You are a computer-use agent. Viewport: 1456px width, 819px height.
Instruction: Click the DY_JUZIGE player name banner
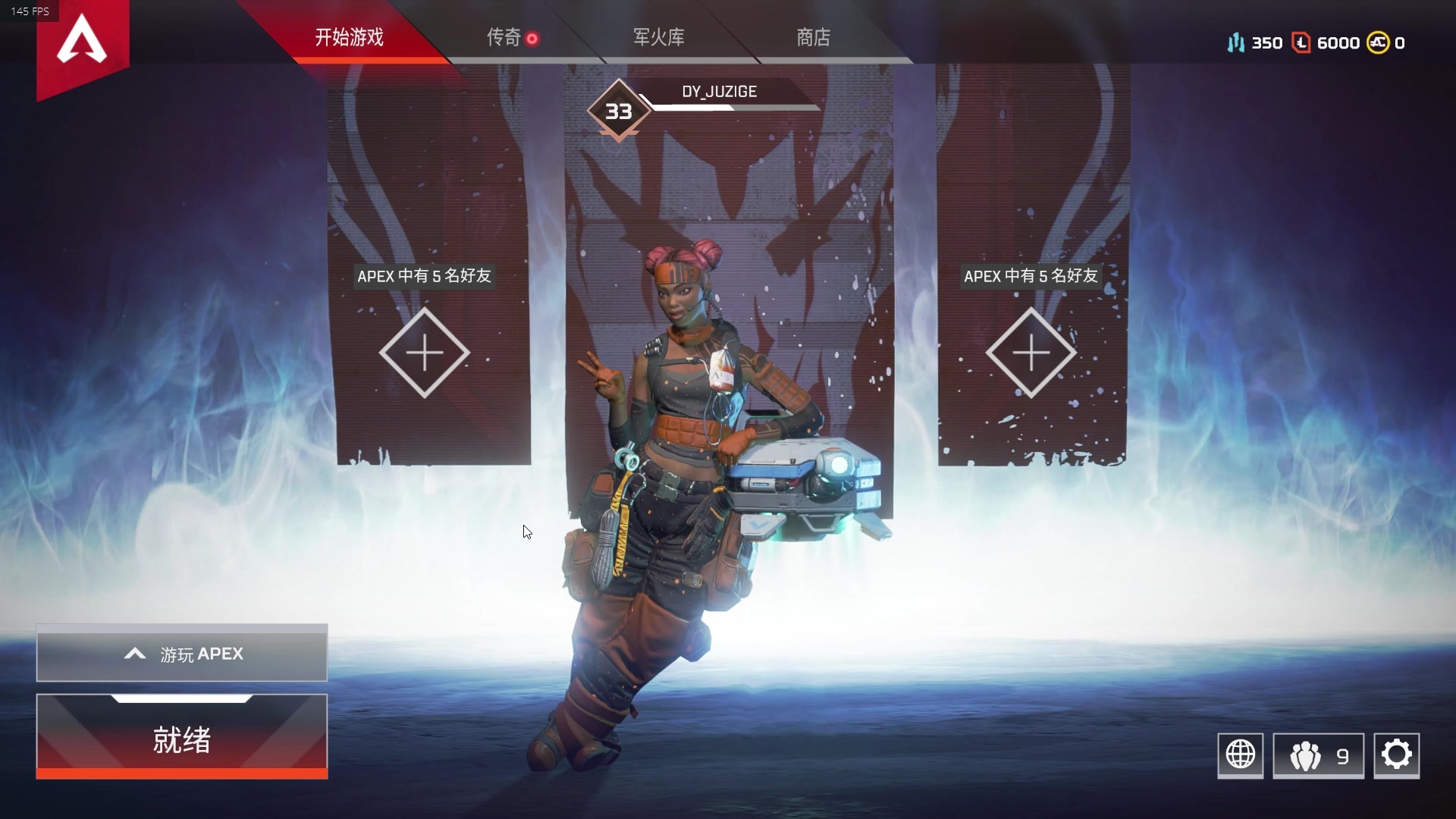coord(717,91)
